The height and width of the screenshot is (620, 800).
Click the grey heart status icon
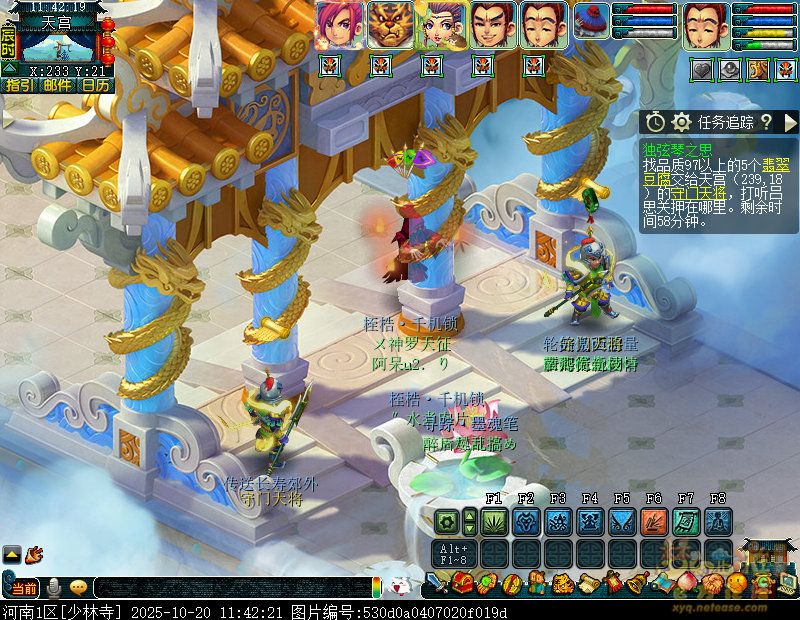point(703,69)
